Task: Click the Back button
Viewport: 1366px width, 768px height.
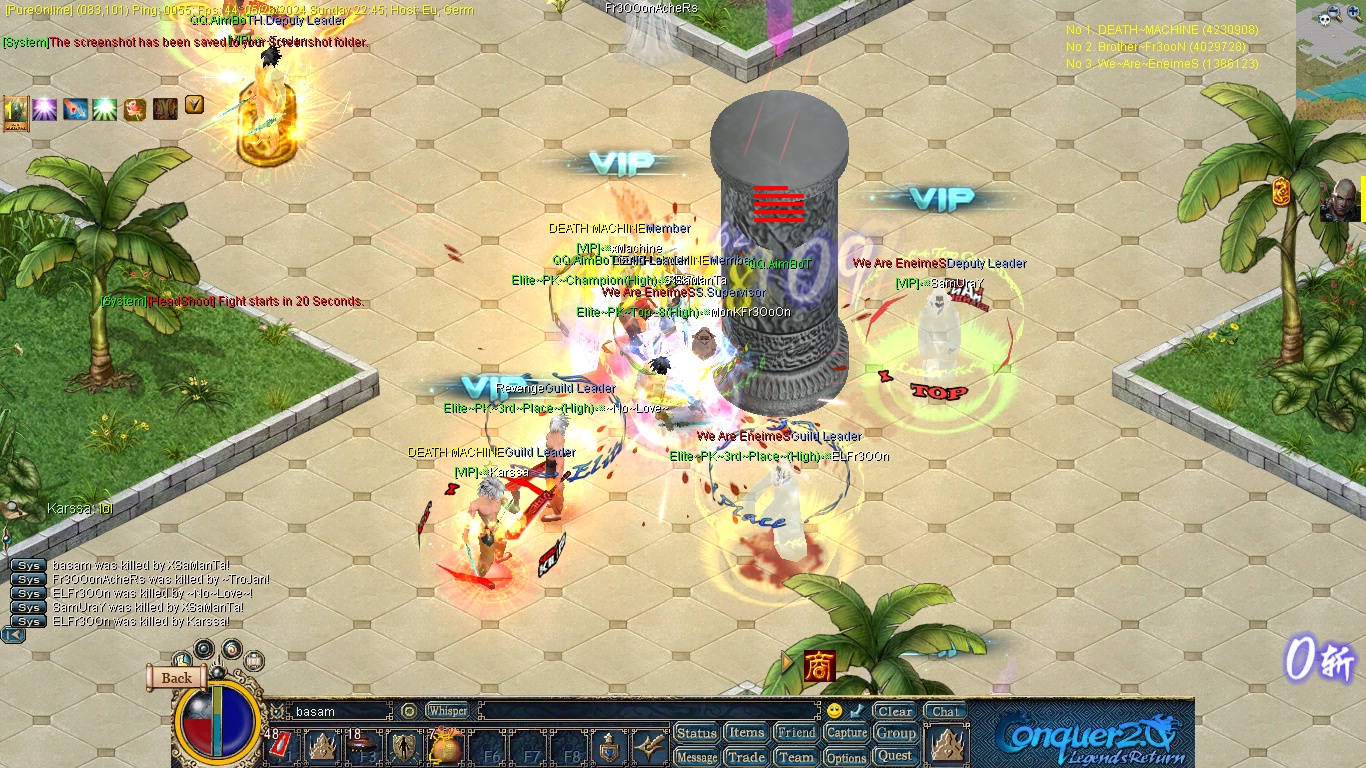Action: click(x=176, y=678)
